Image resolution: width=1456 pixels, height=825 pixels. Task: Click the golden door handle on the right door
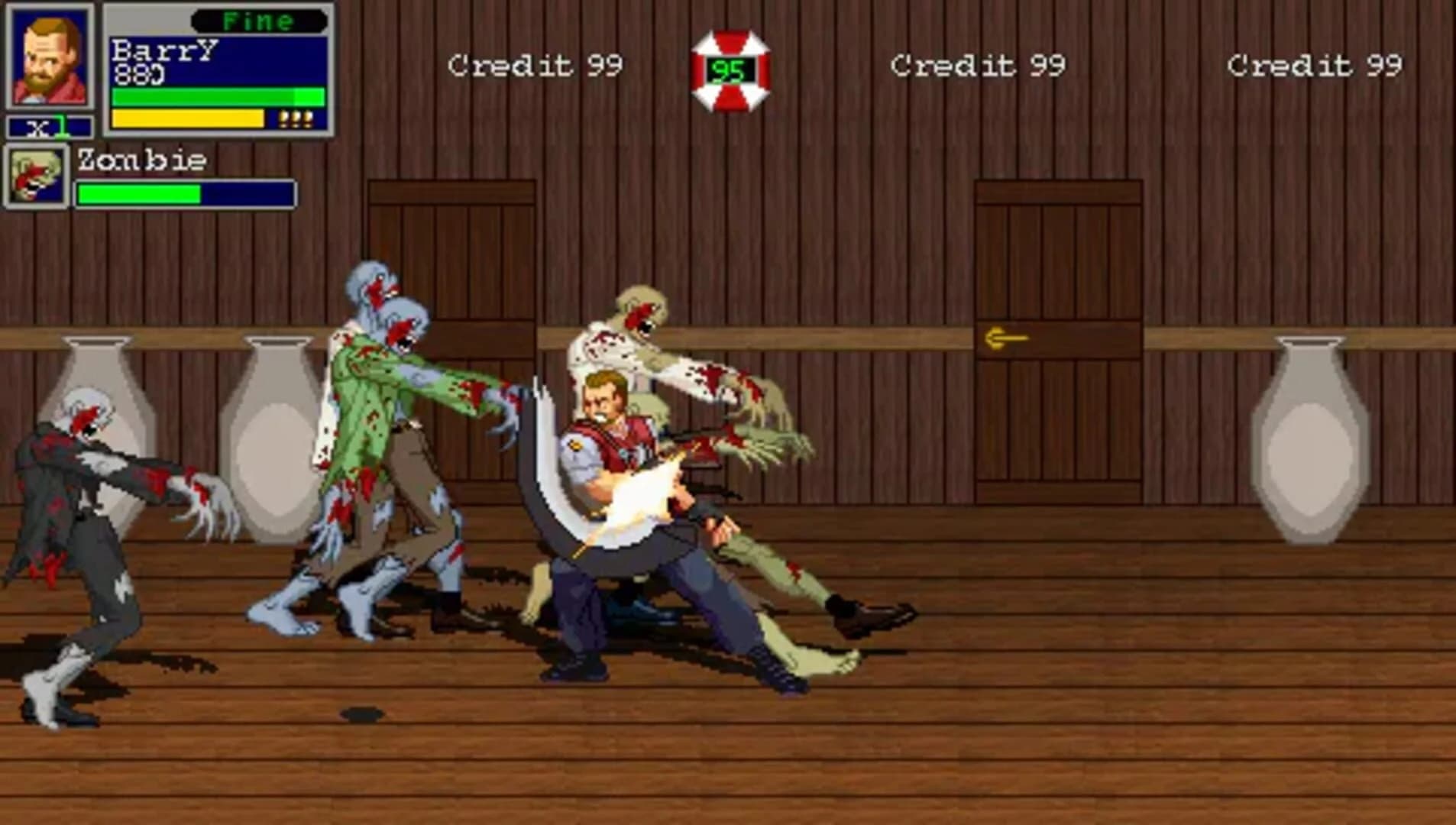click(1007, 335)
